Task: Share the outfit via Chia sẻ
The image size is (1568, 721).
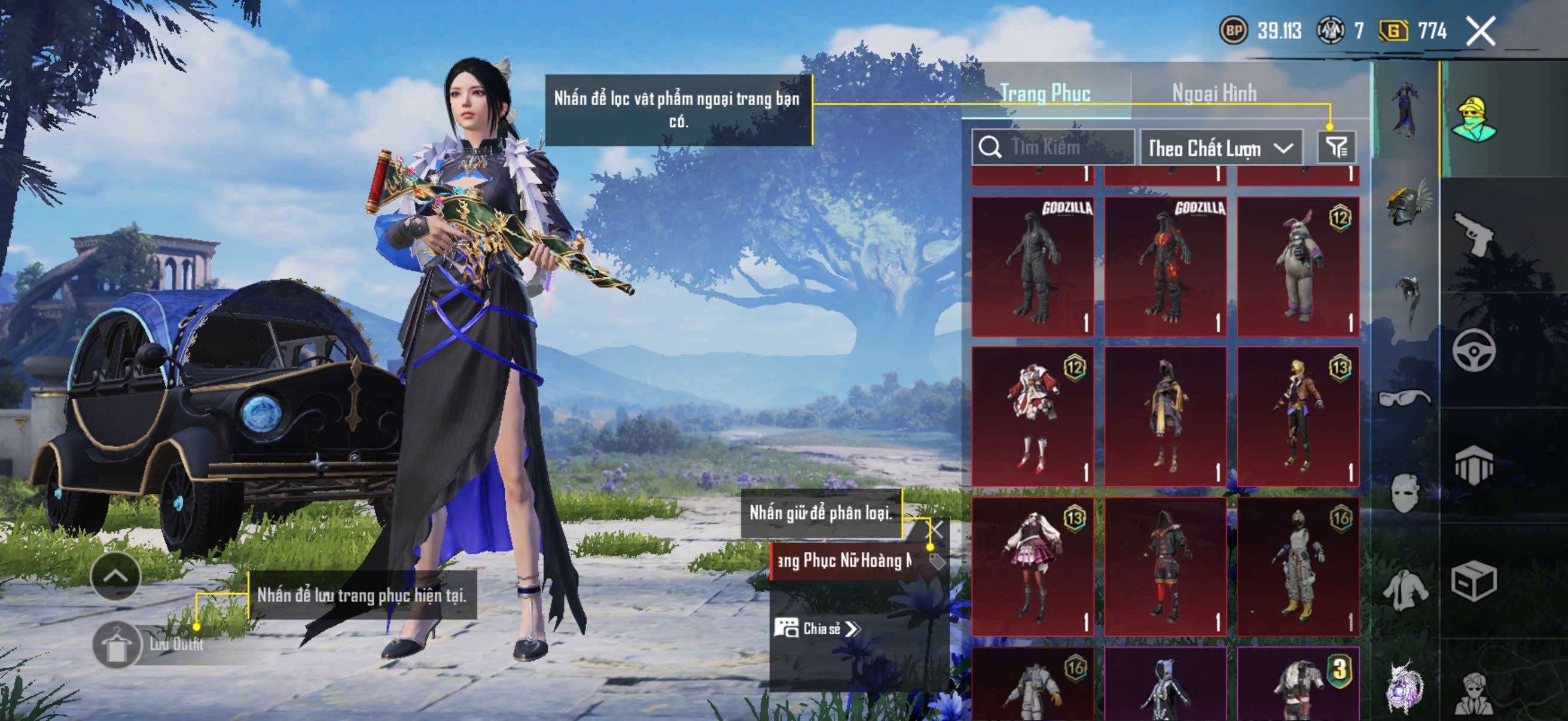Action: click(x=817, y=628)
